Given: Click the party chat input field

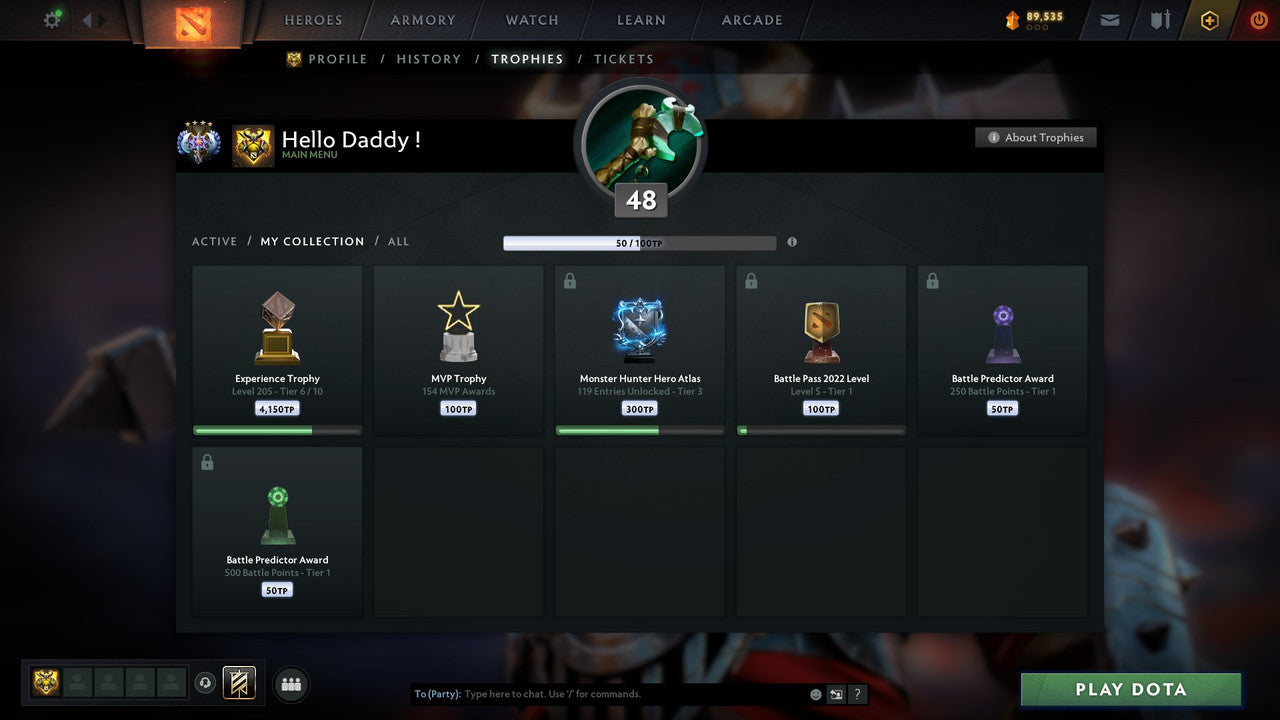Looking at the screenshot, I should pos(600,693).
